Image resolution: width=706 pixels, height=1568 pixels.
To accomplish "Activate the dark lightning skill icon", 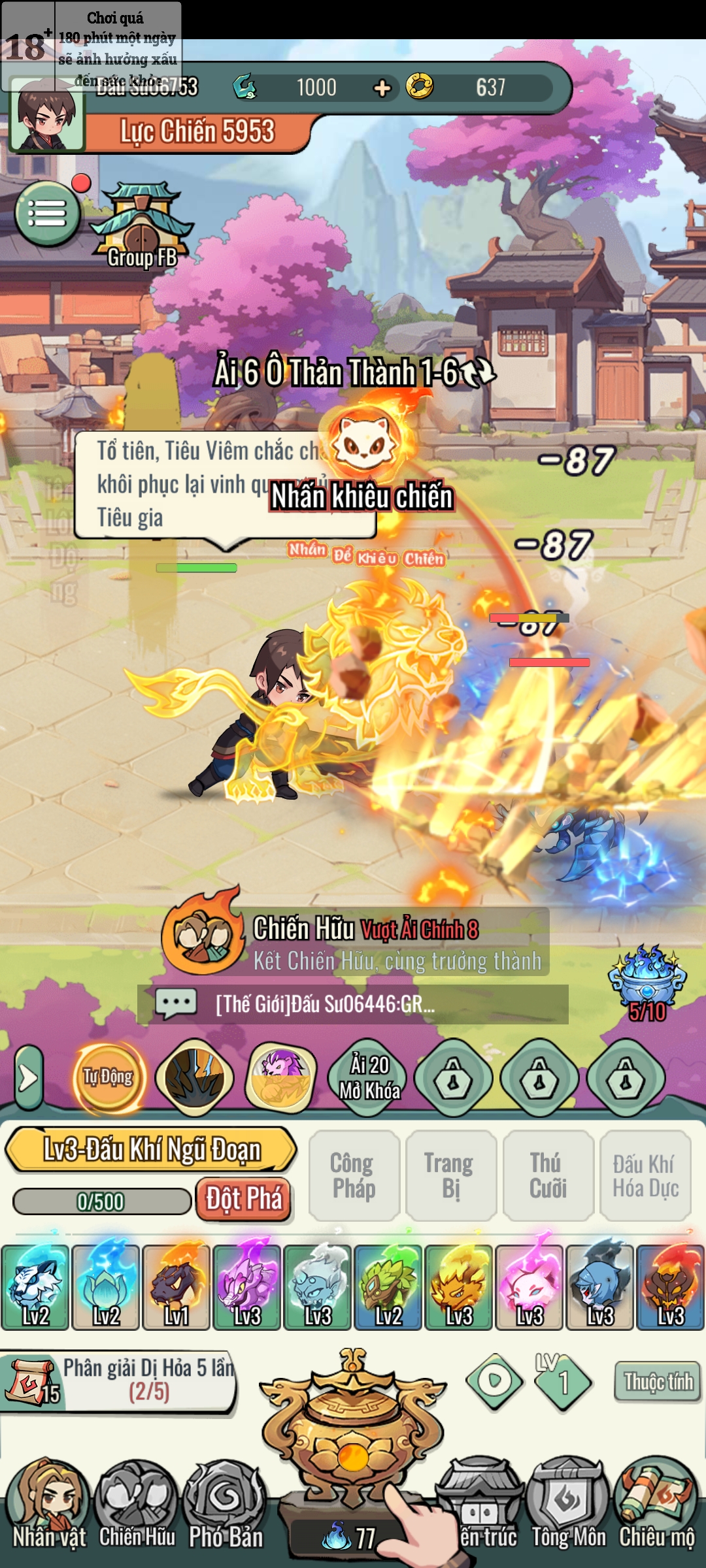I will tap(194, 1077).
